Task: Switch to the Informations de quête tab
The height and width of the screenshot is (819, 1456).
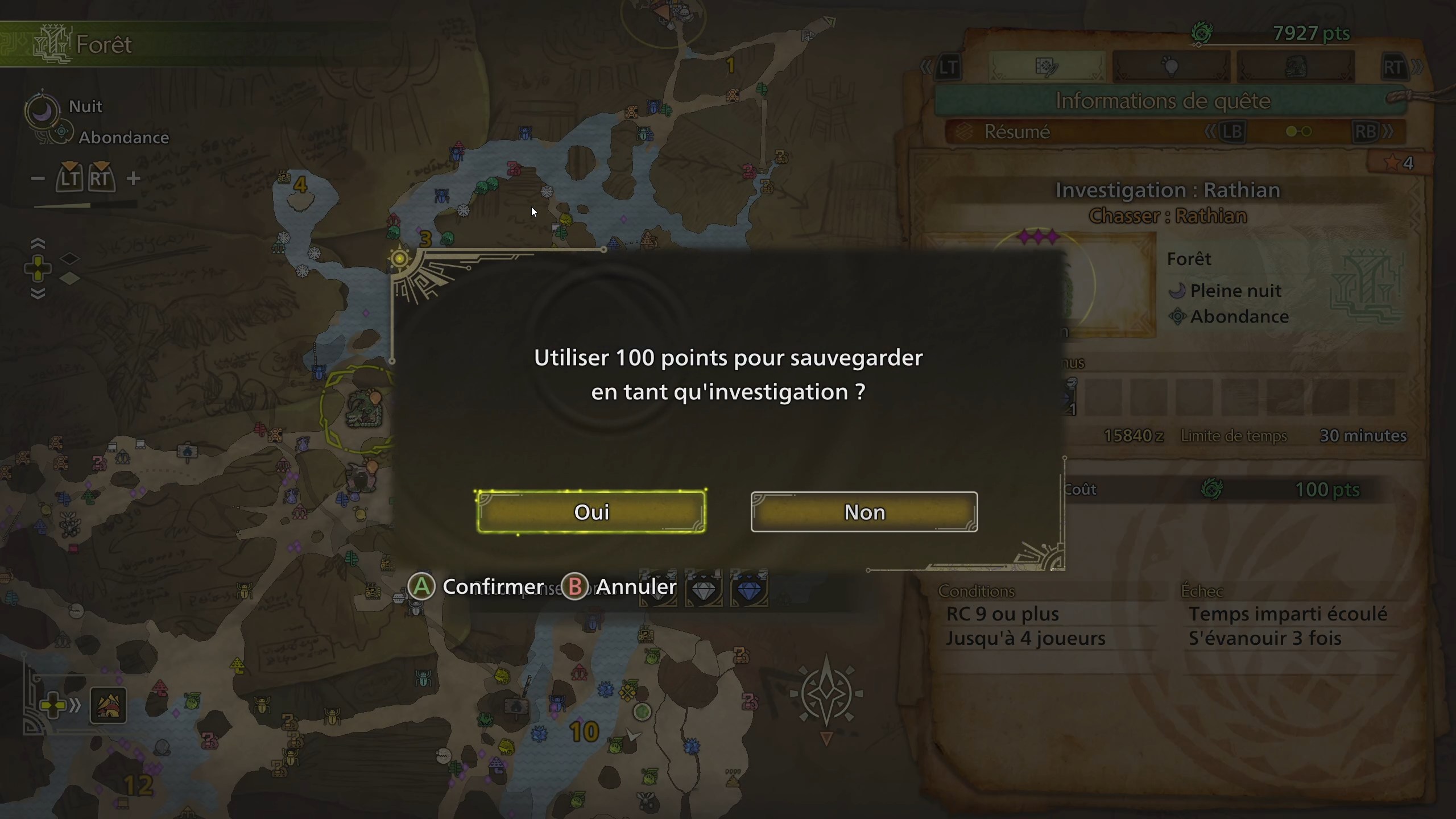Action: click(1163, 101)
